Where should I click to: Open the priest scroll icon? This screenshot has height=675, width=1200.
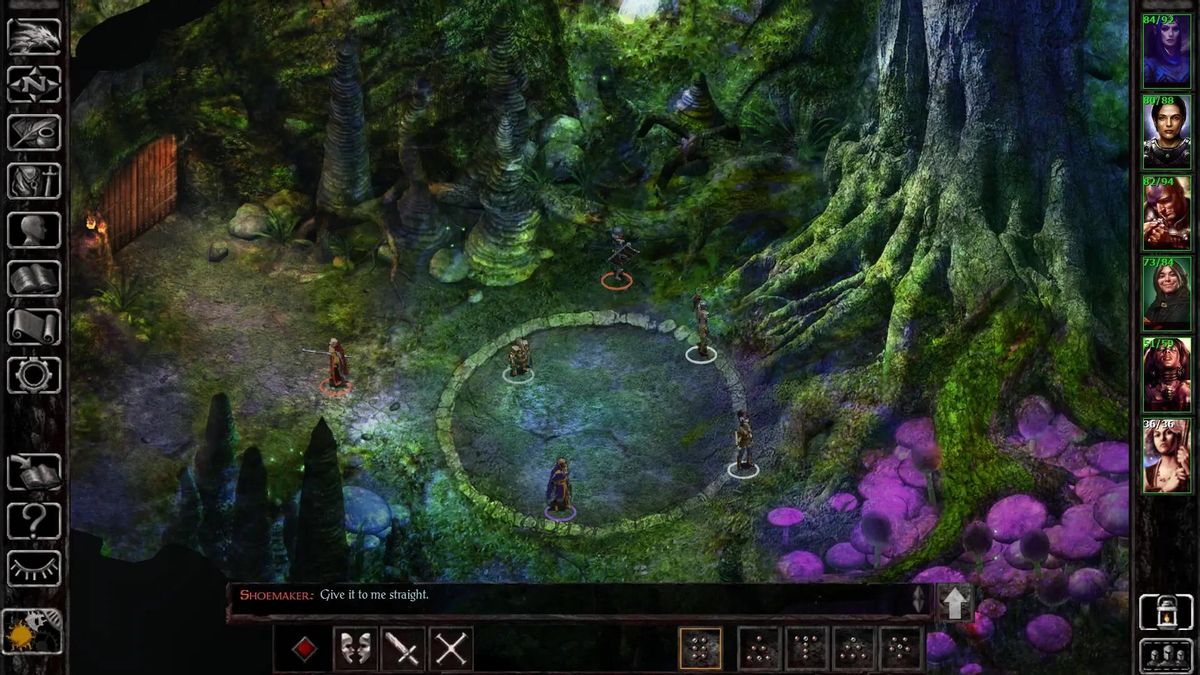(x=34, y=326)
